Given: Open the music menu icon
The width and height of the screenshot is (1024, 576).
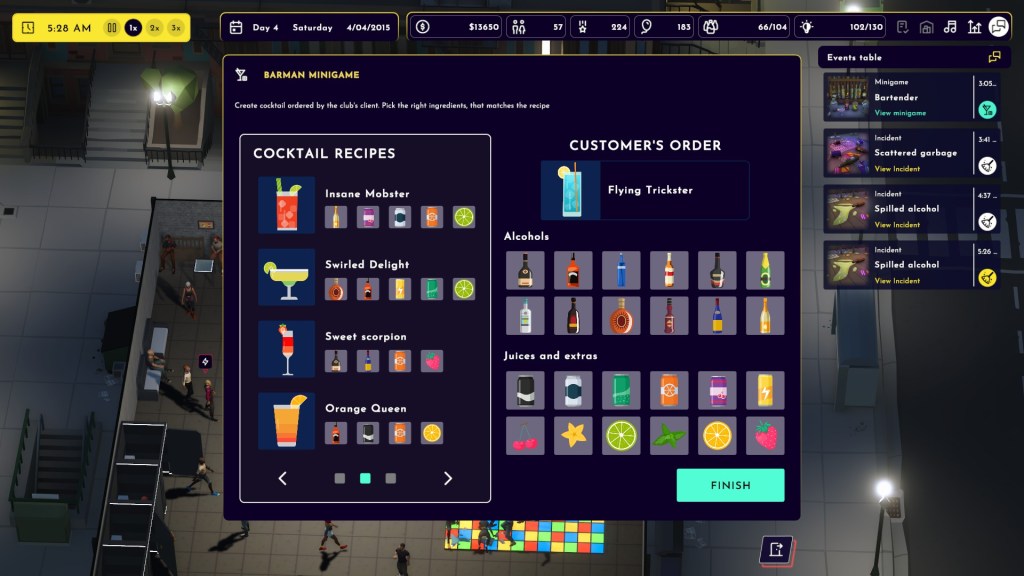Looking at the screenshot, I should point(950,27).
